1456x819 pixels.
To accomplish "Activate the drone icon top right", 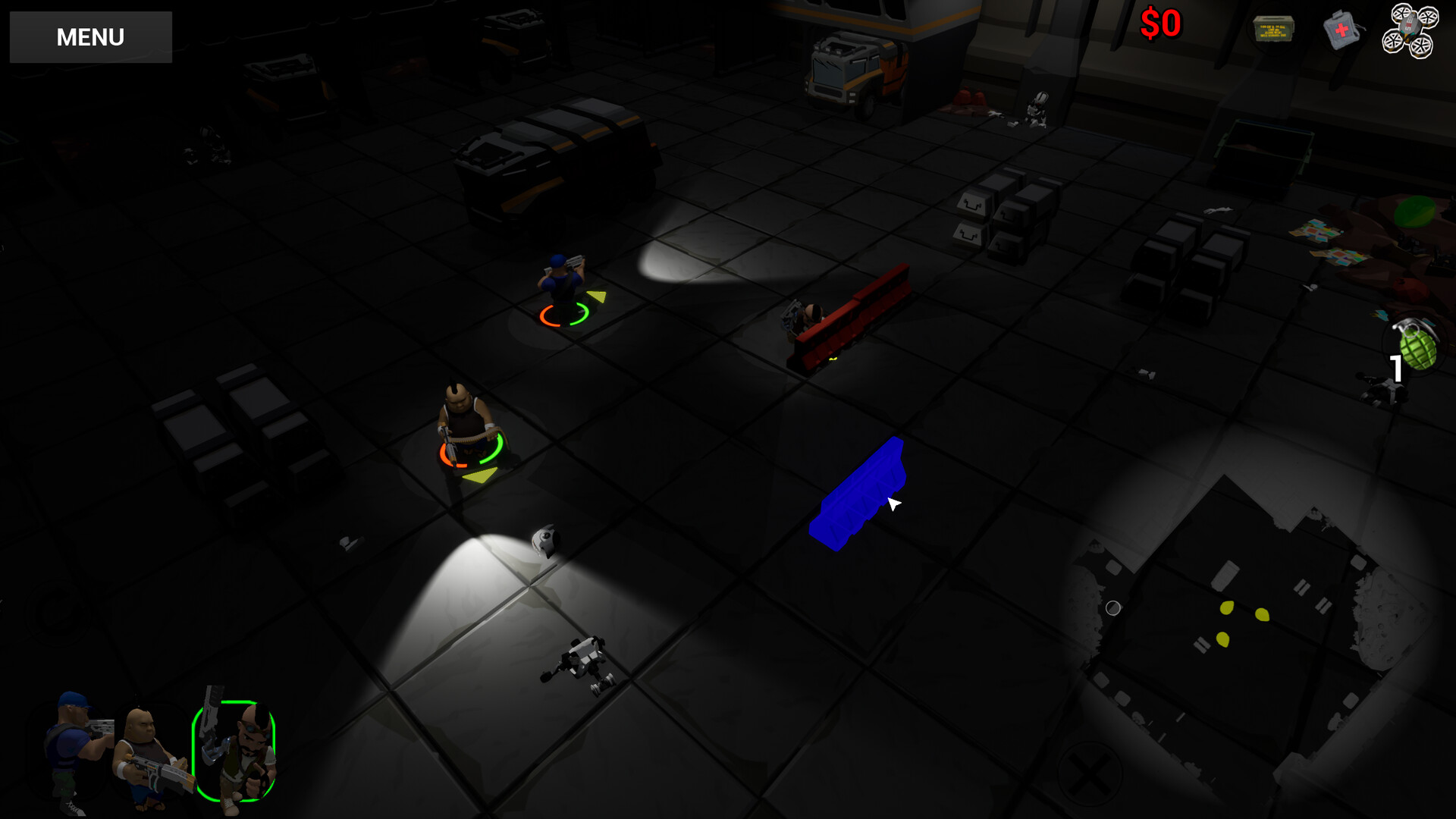I will pos(1413,29).
